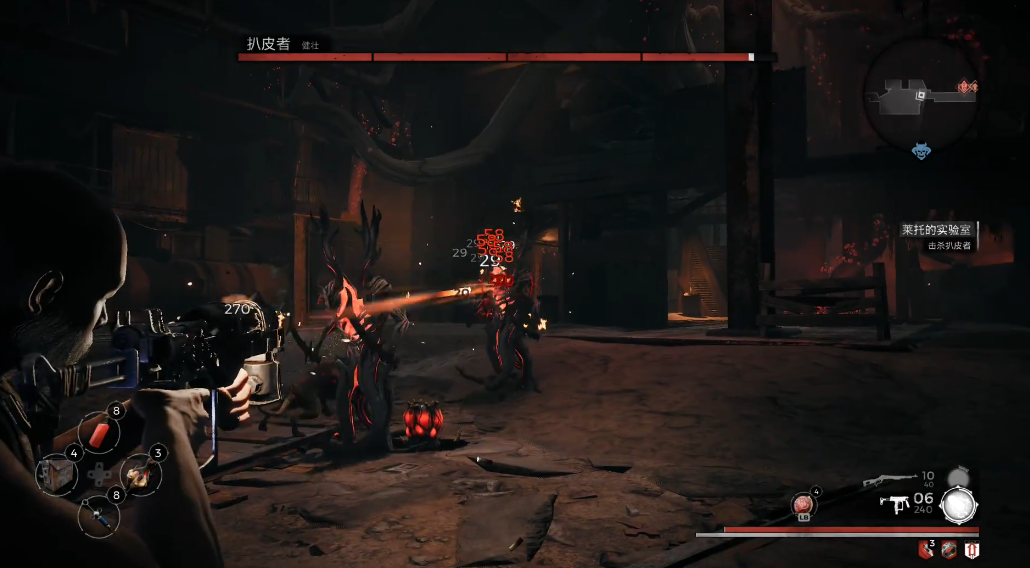
Task: Switch to the long rifle weapon
Action: (x=891, y=481)
